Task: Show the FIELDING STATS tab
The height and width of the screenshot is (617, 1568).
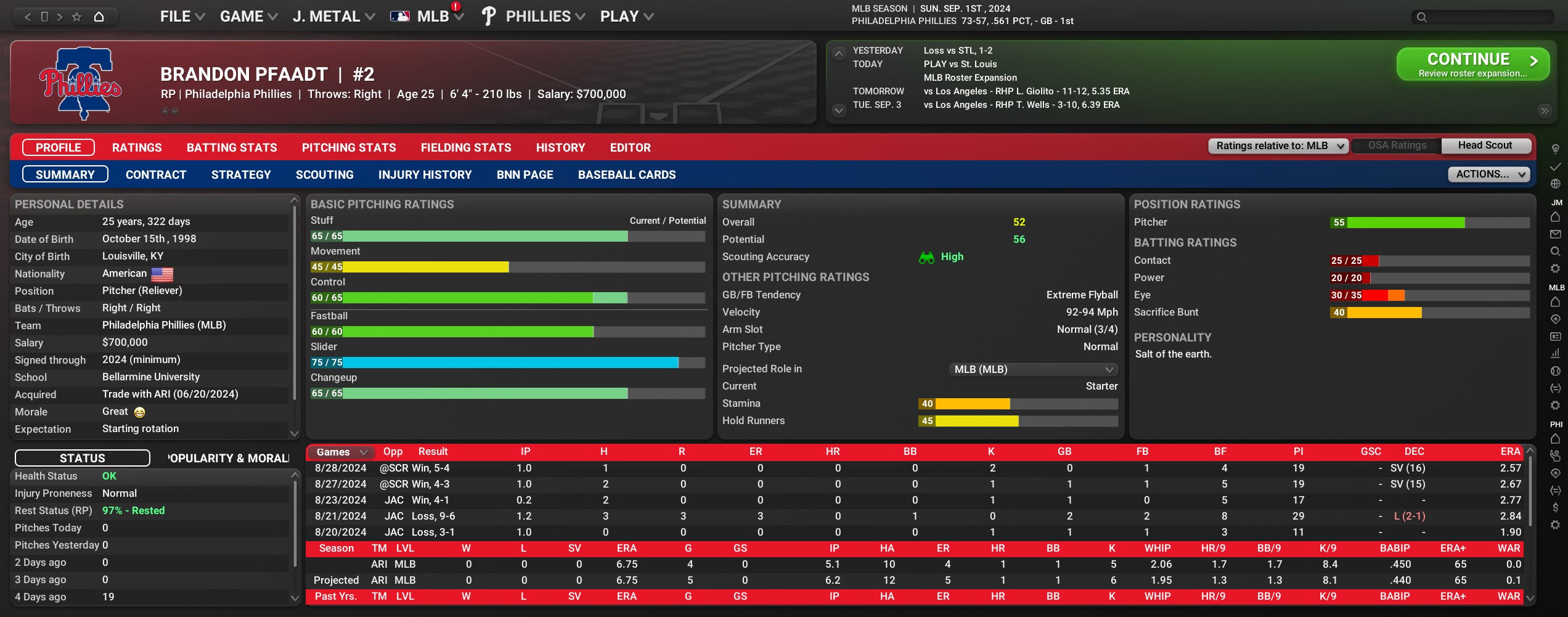Action: tap(466, 148)
